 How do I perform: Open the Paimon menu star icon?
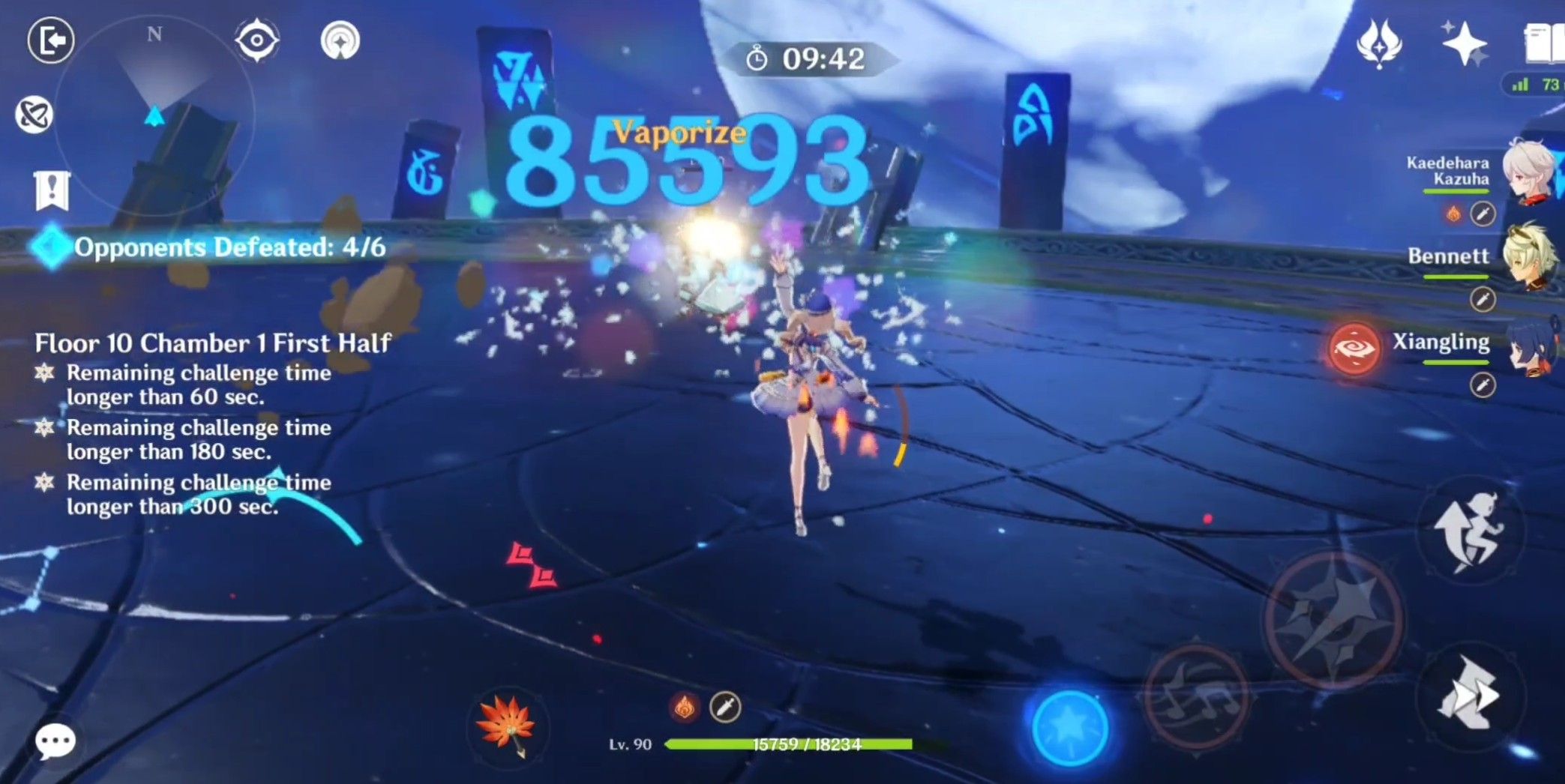click(x=1466, y=43)
